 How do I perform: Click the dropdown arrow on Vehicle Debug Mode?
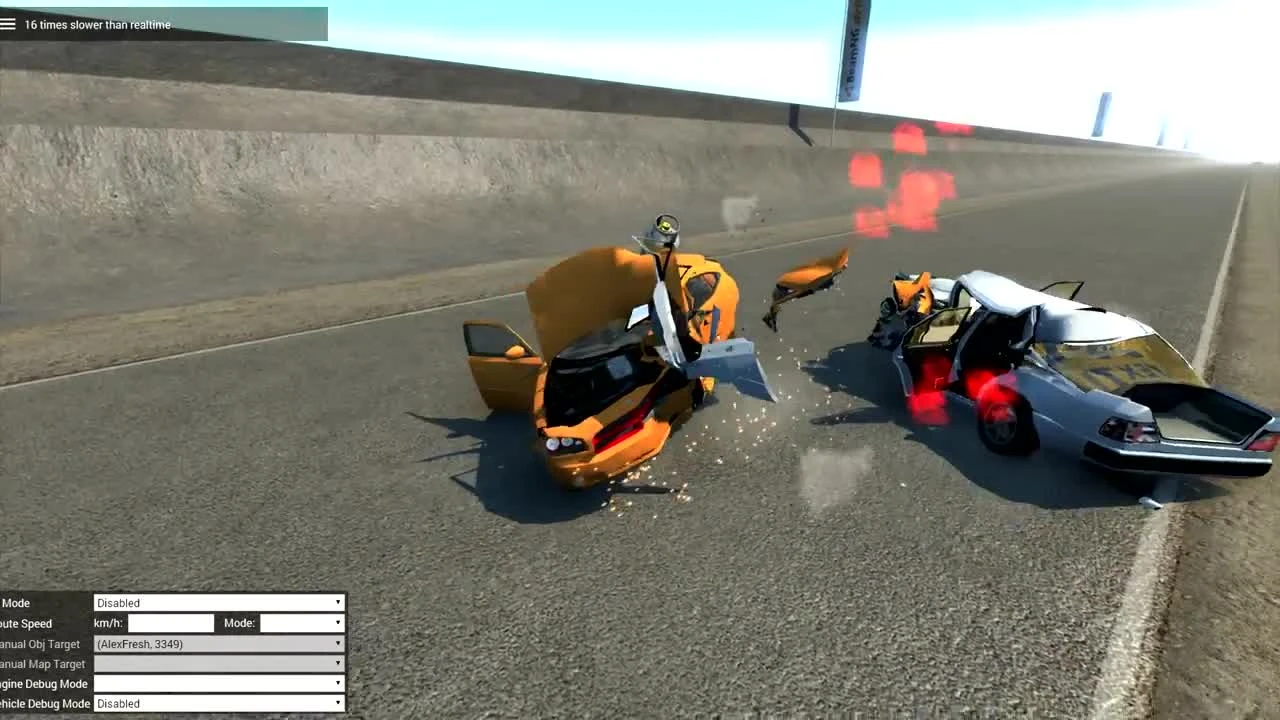pyautogui.click(x=337, y=703)
